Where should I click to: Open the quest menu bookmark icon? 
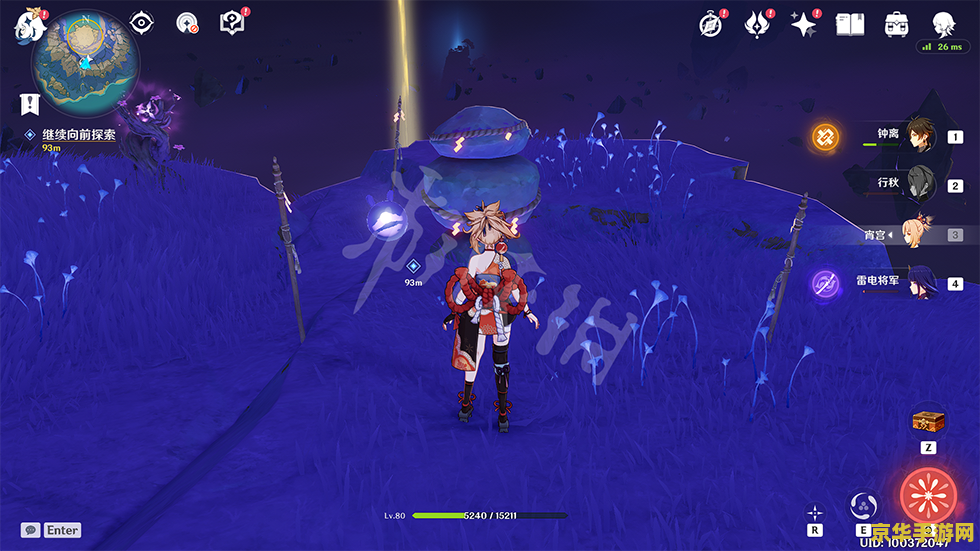coord(28,102)
